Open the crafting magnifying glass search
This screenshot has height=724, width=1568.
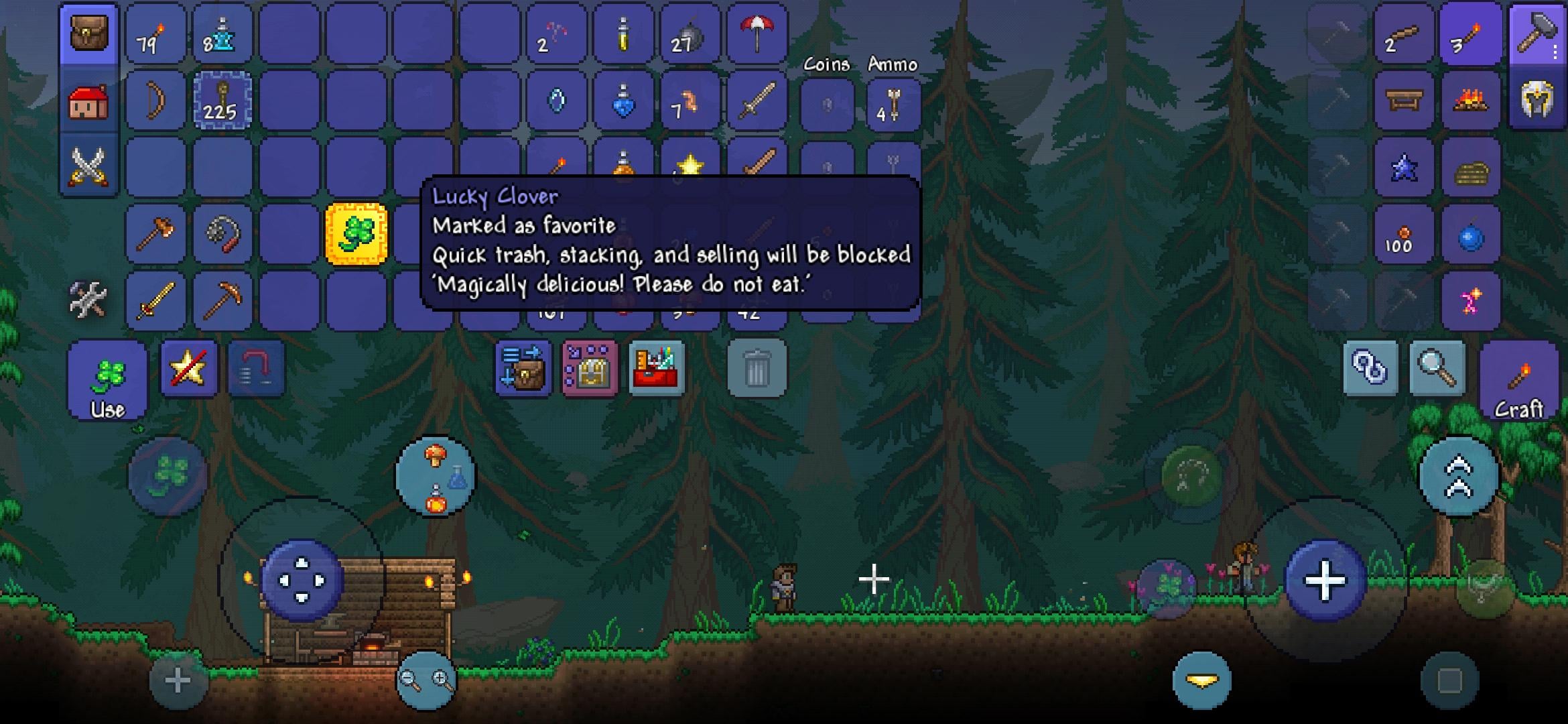[x=1437, y=368]
